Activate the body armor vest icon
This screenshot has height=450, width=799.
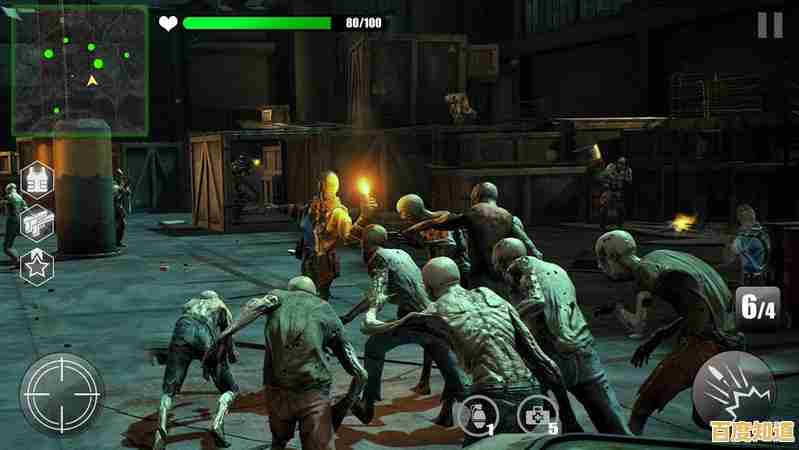tap(36, 181)
